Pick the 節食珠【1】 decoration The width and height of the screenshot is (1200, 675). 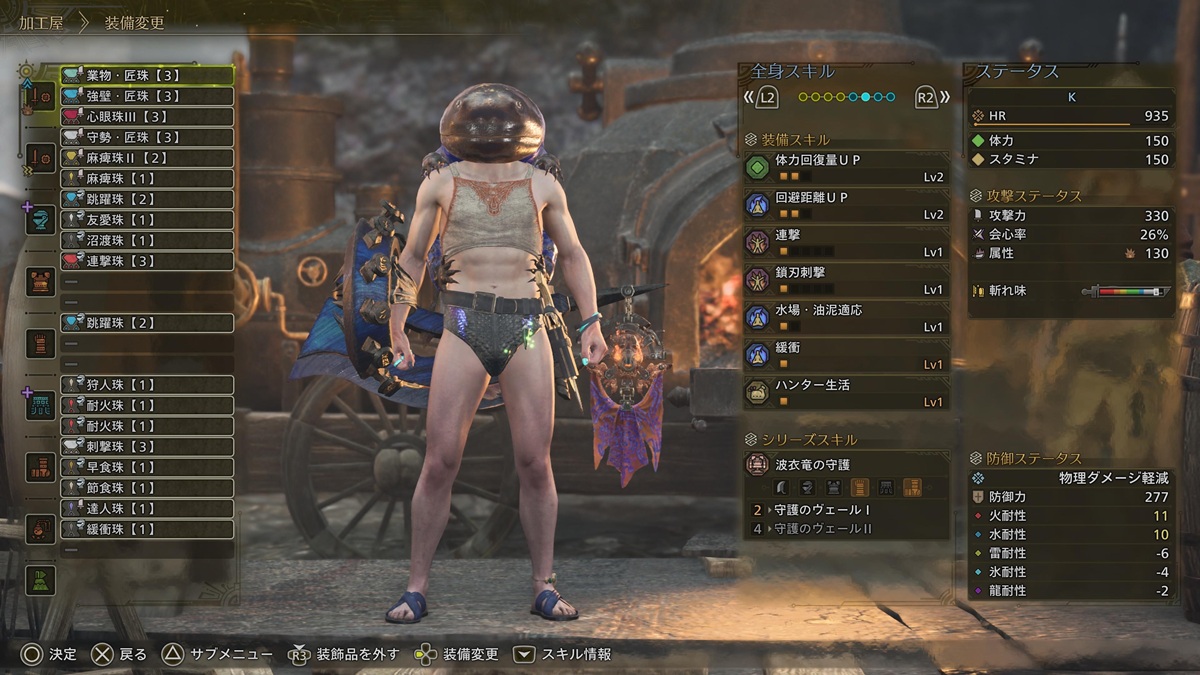(147, 488)
